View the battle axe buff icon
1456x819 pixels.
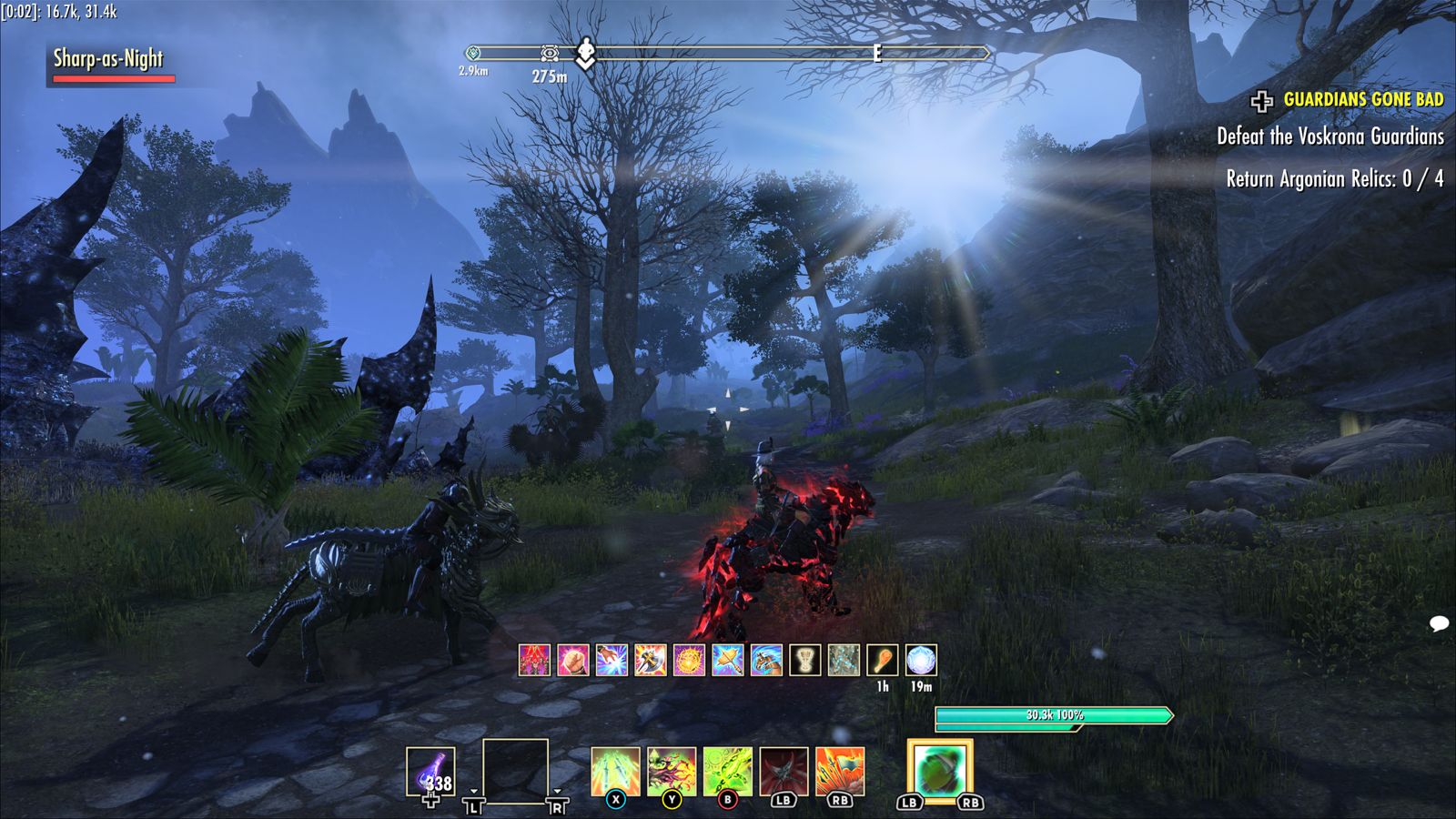pos(651,660)
